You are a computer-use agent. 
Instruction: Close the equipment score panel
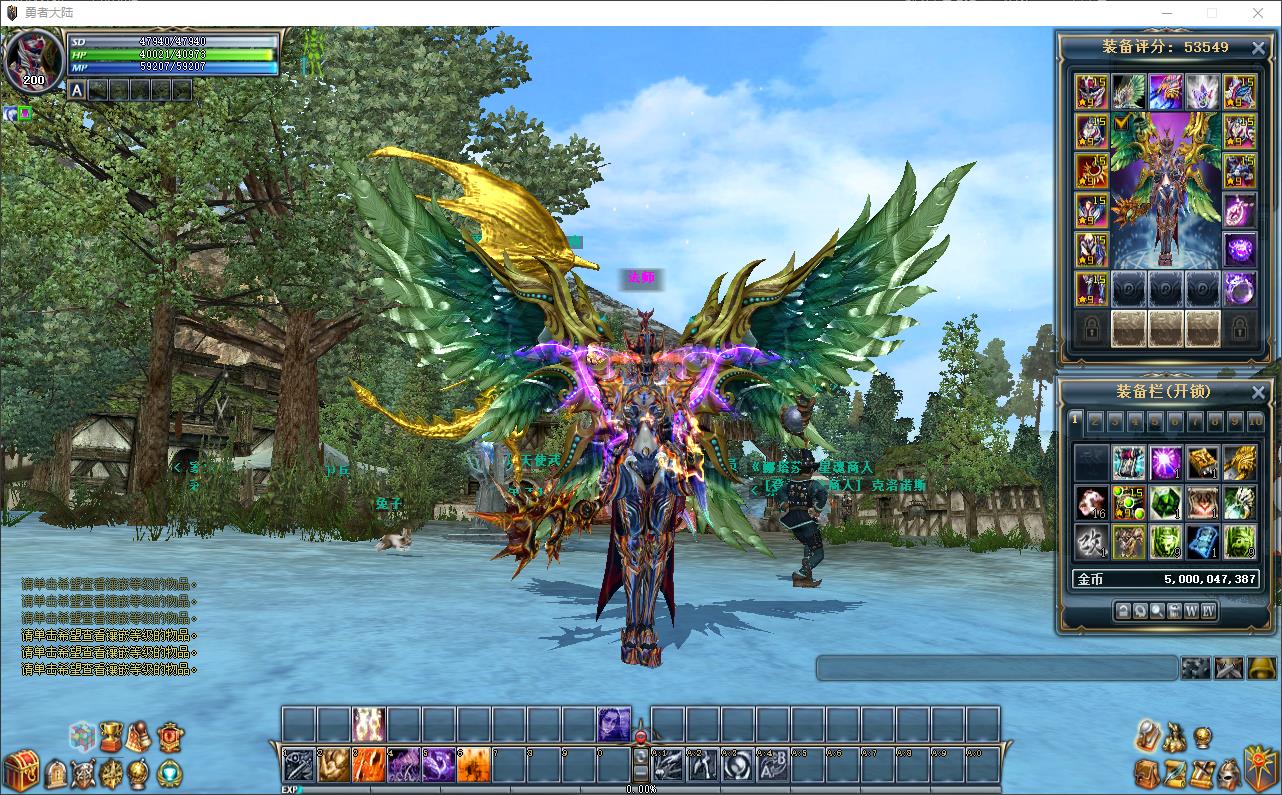click(1258, 47)
